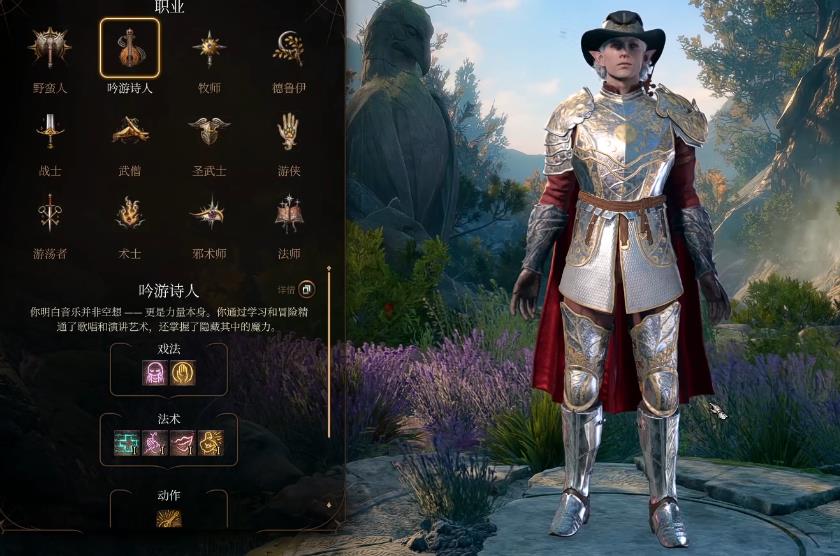Pick the 术士 (Sorcerer) class
The width and height of the screenshot is (840, 556).
coord(129,214)
